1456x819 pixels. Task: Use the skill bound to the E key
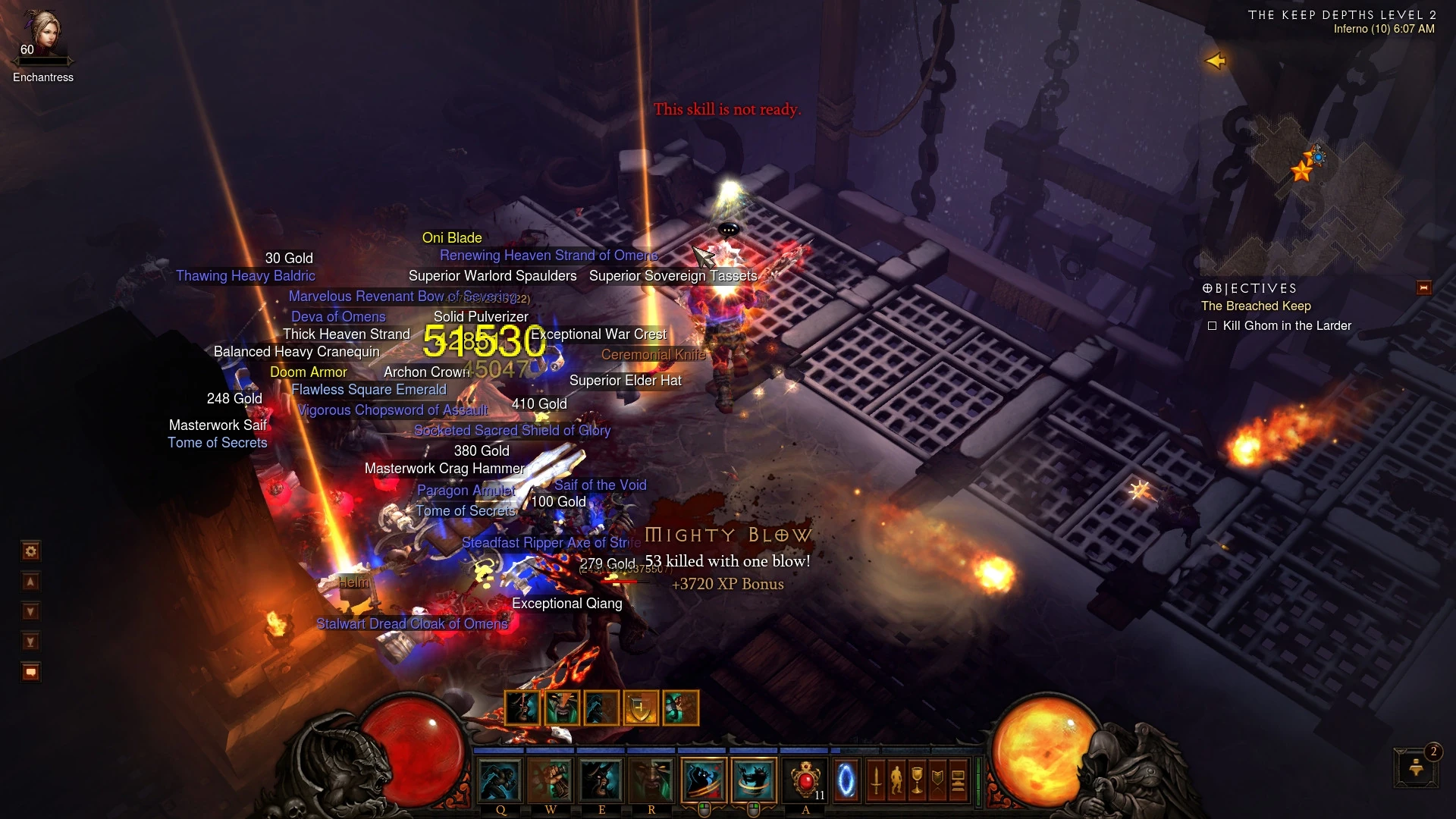click(x=601, y=782)
